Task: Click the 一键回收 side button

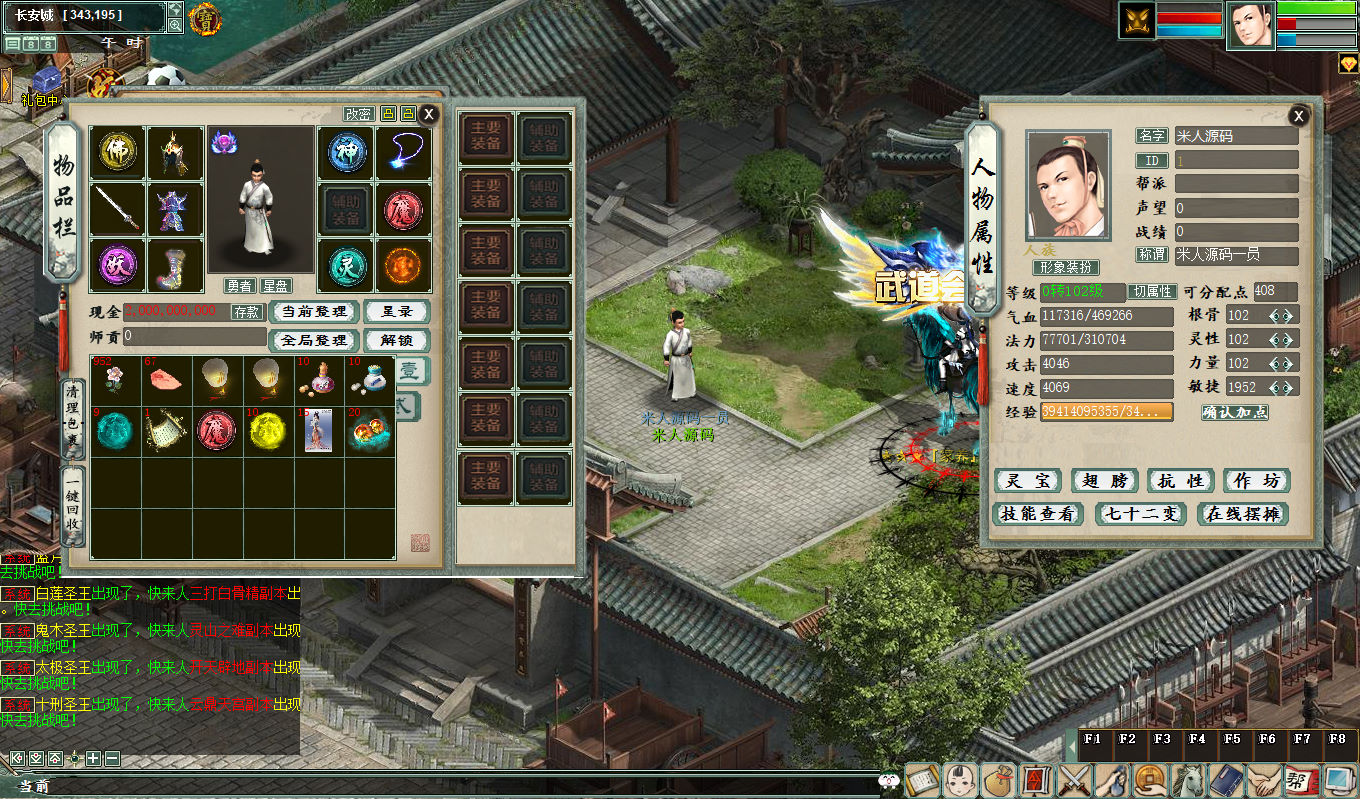Action: [x=74, y=505]
